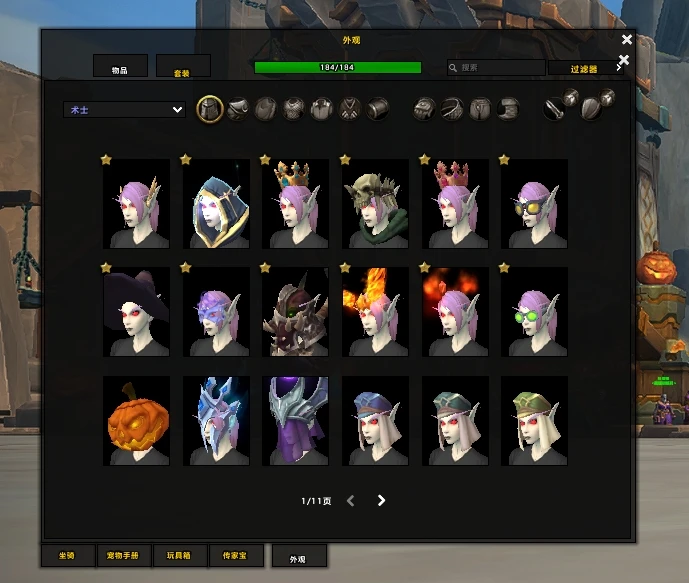Select the 外观 appearances tab at bottom
689x583 pixels.
(x=298, y=558)
